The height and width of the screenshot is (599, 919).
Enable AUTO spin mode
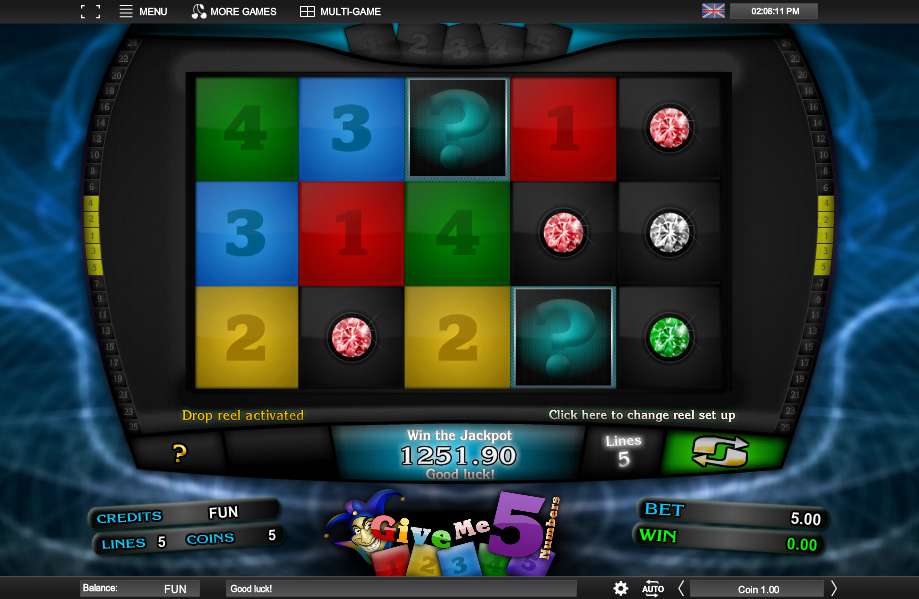tap(652, 588)
